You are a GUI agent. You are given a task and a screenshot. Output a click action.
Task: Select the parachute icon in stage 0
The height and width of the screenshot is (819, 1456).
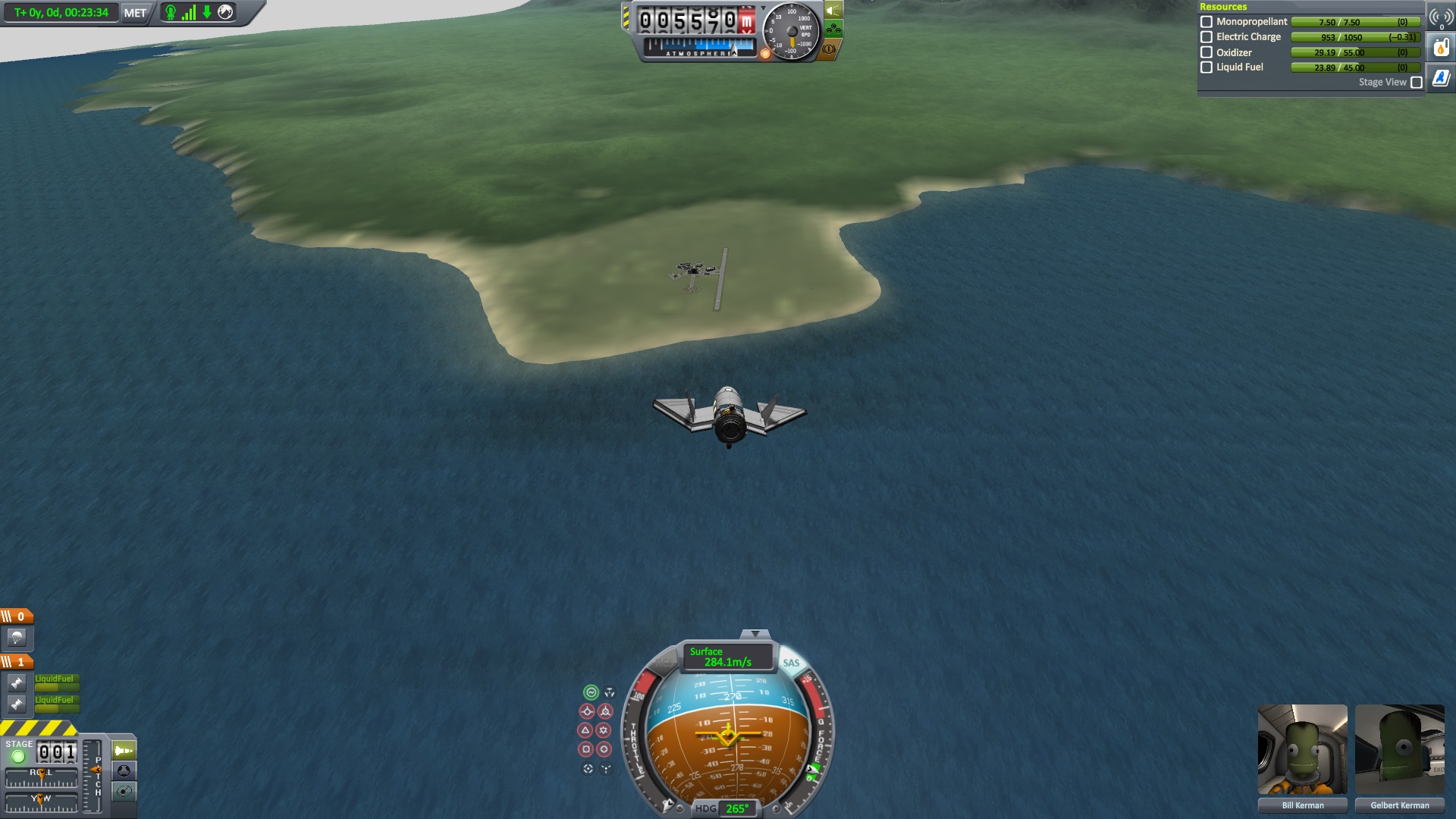(x=17, y=638)
